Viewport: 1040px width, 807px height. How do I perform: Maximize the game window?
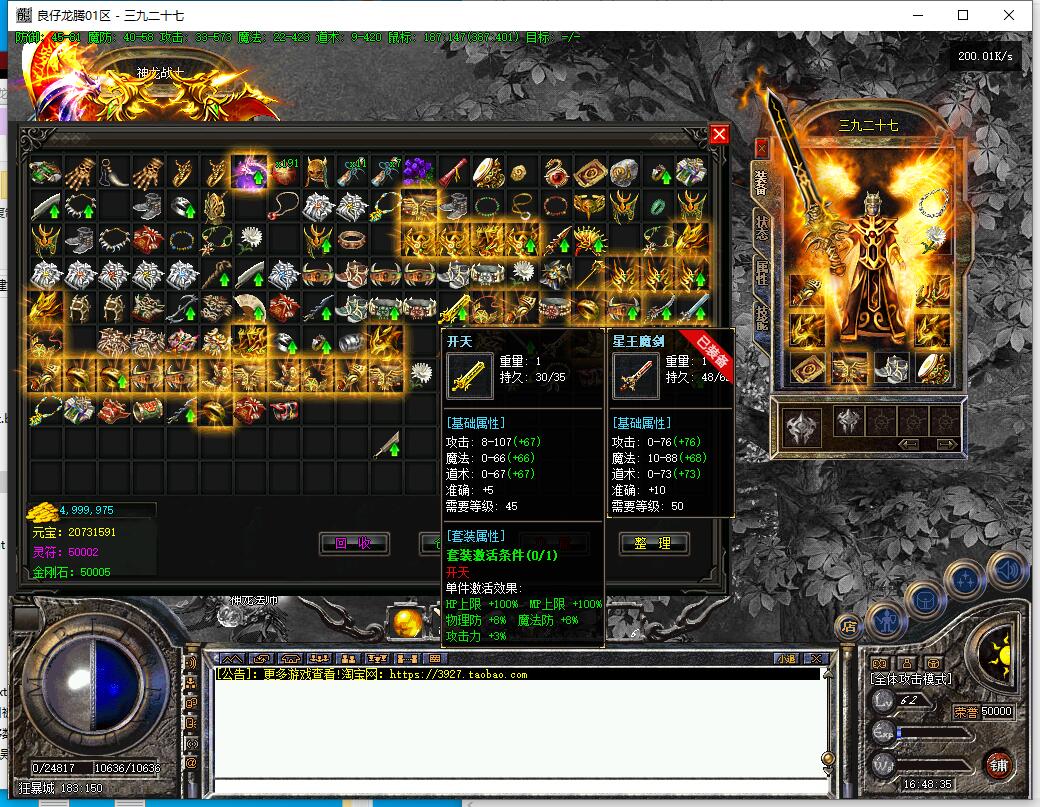pyautogui.click(x=963, y=15)
